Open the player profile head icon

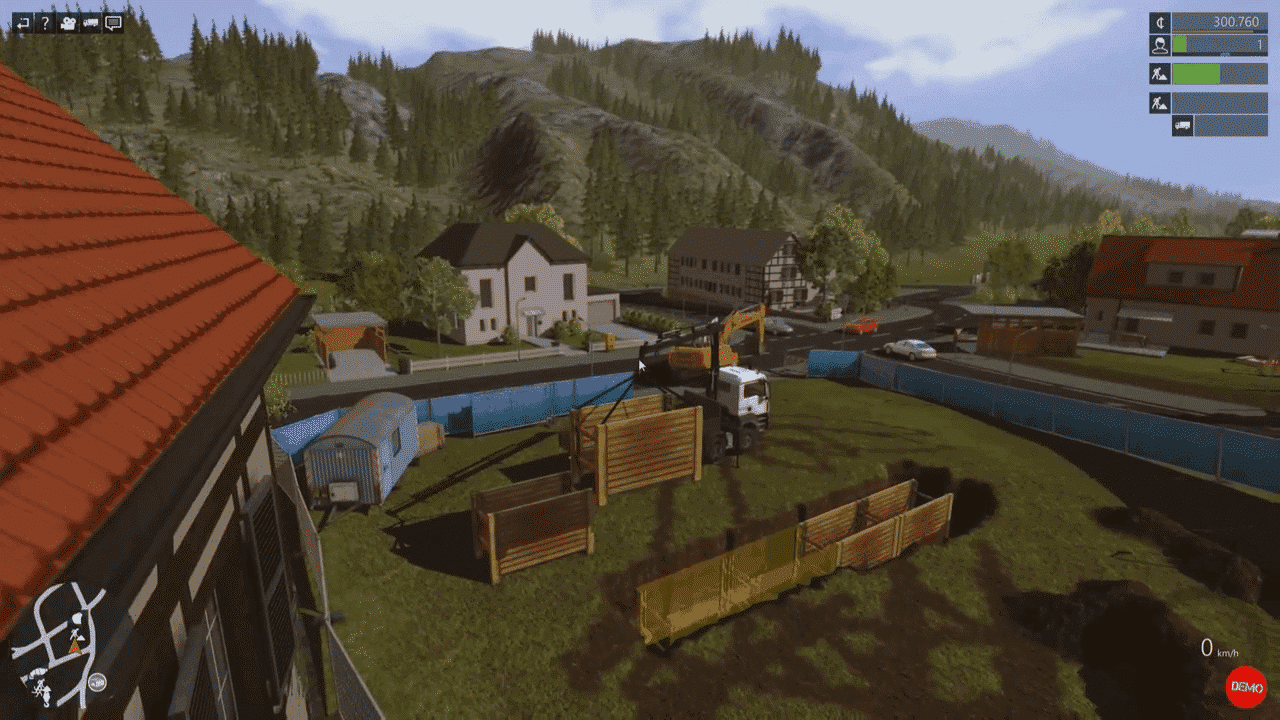click(x=1159, y=45)
